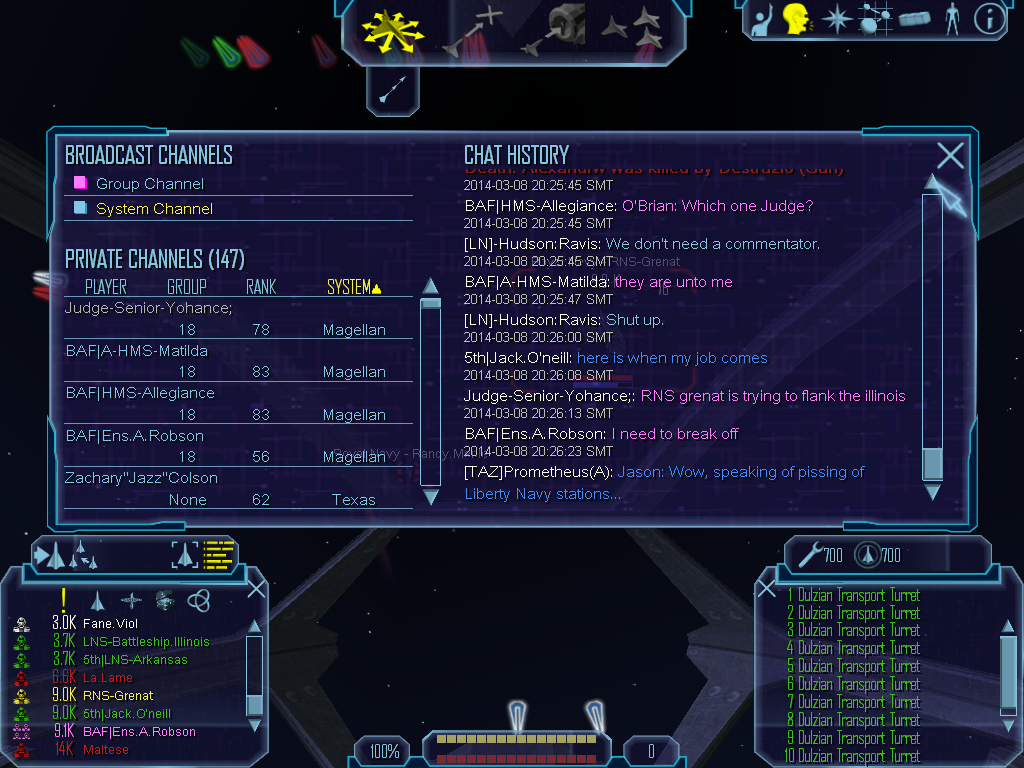Close the contact list panel
This screenshot has width=1024, height=768.
pos(256,588)
